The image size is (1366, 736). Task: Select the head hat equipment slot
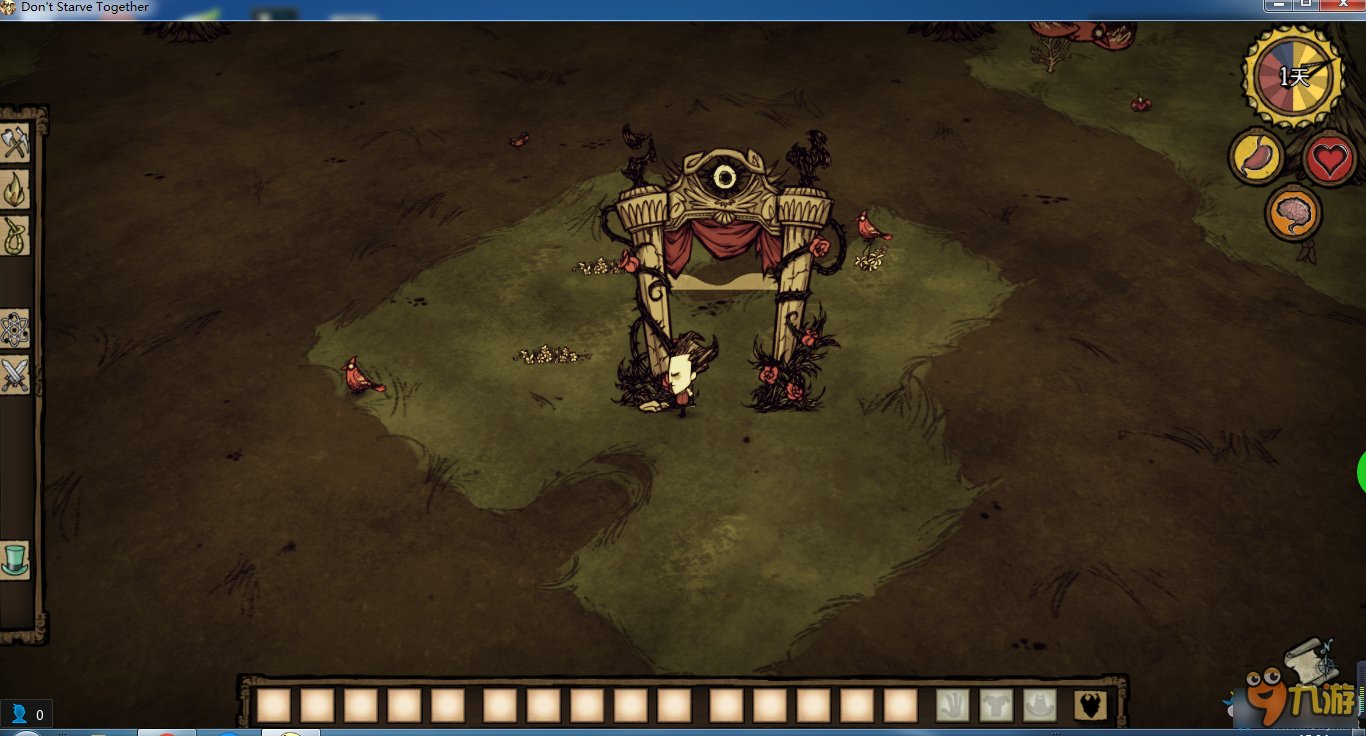1040,706
